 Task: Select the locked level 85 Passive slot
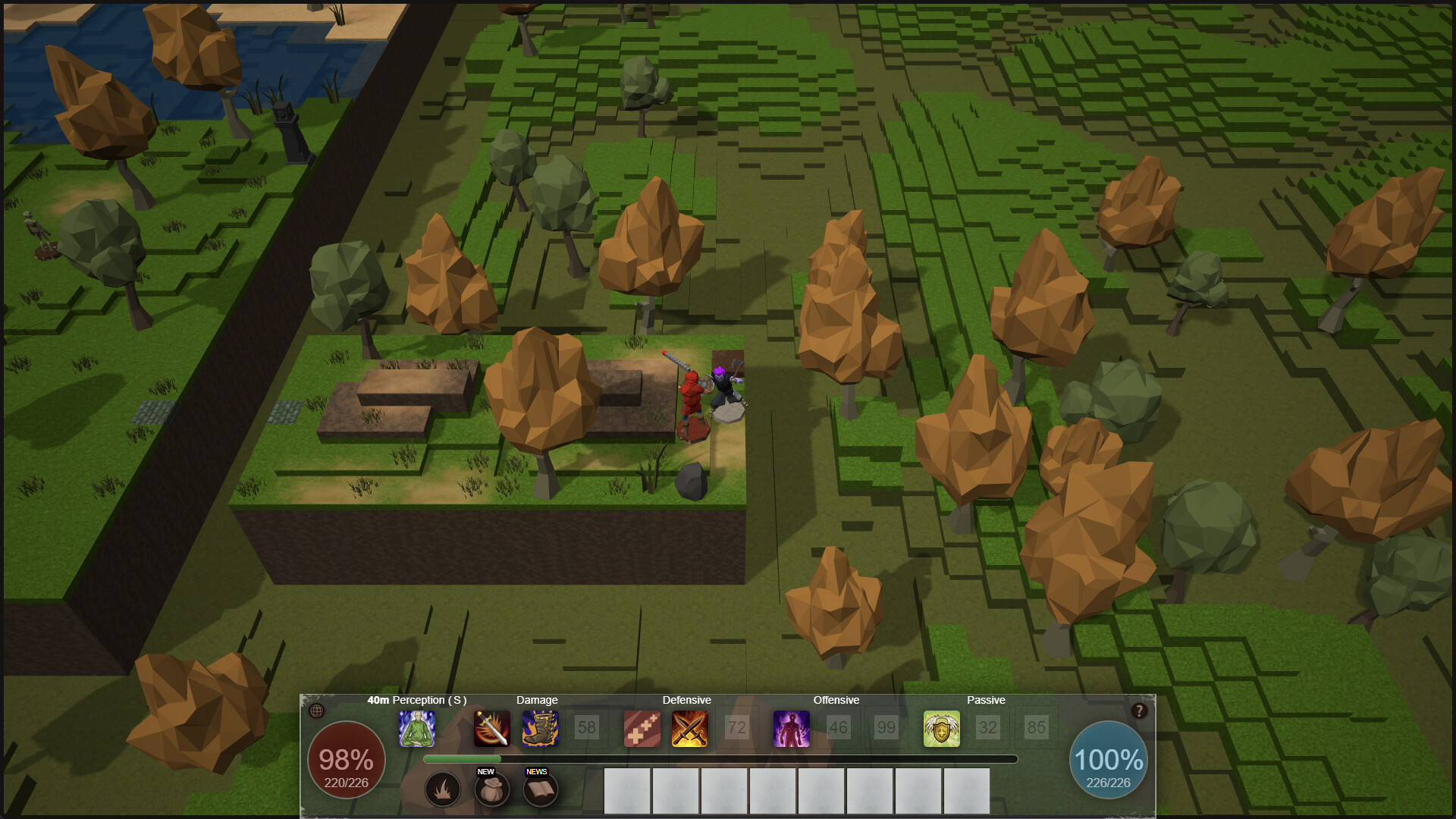[1036, 729]
